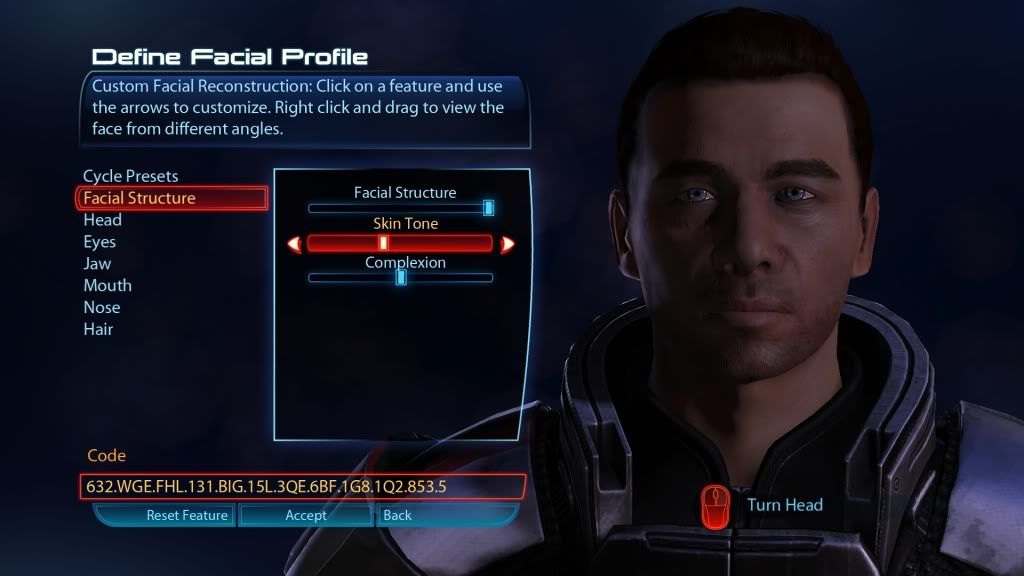The width and height of the screenshot is (1024, 576).
Task: Choose the Nose feature category
Action: pyautogui.click(x=101, y=308)
